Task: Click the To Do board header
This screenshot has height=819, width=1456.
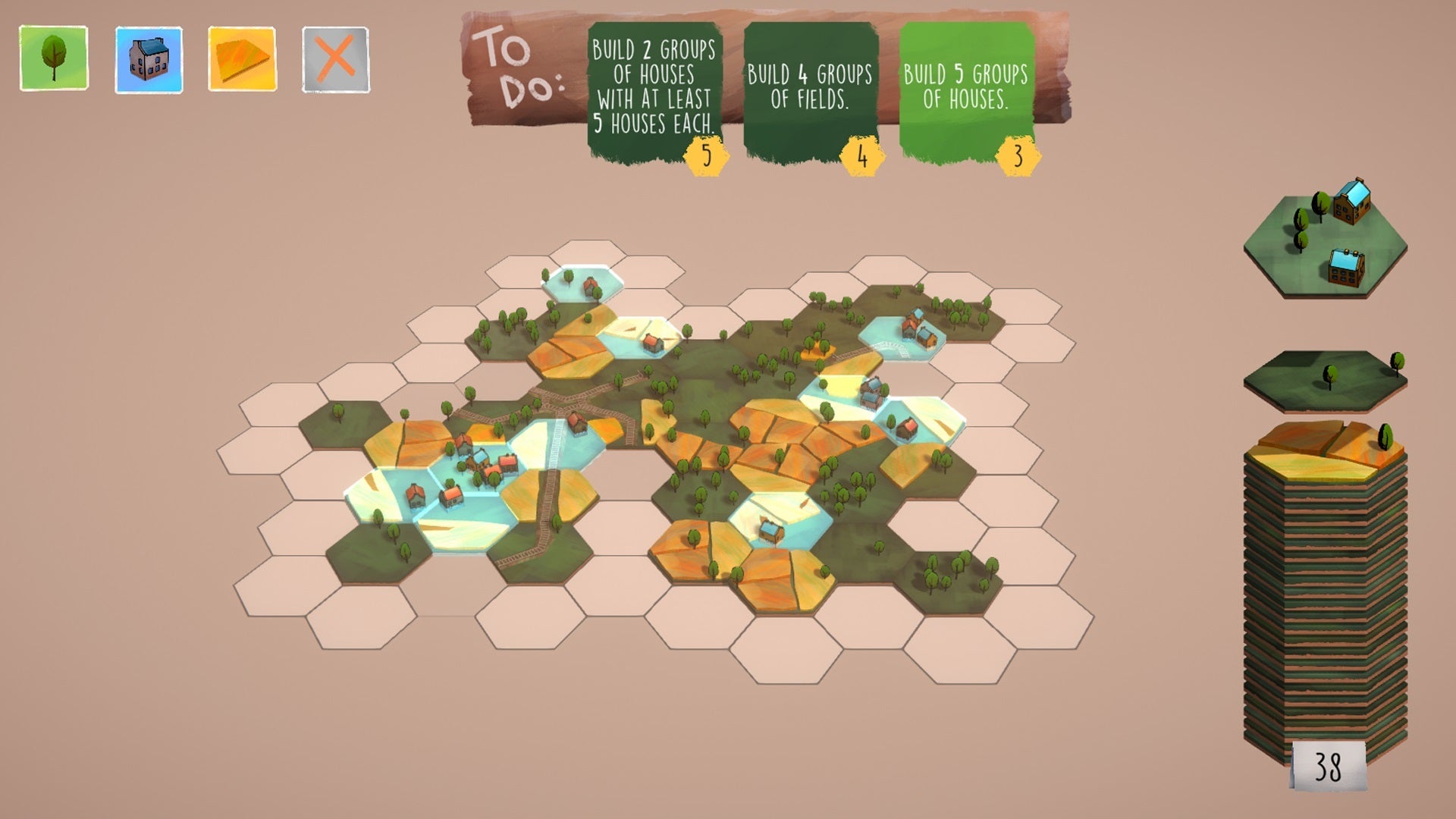Action: pyautogui.click(x=516, y=64)
